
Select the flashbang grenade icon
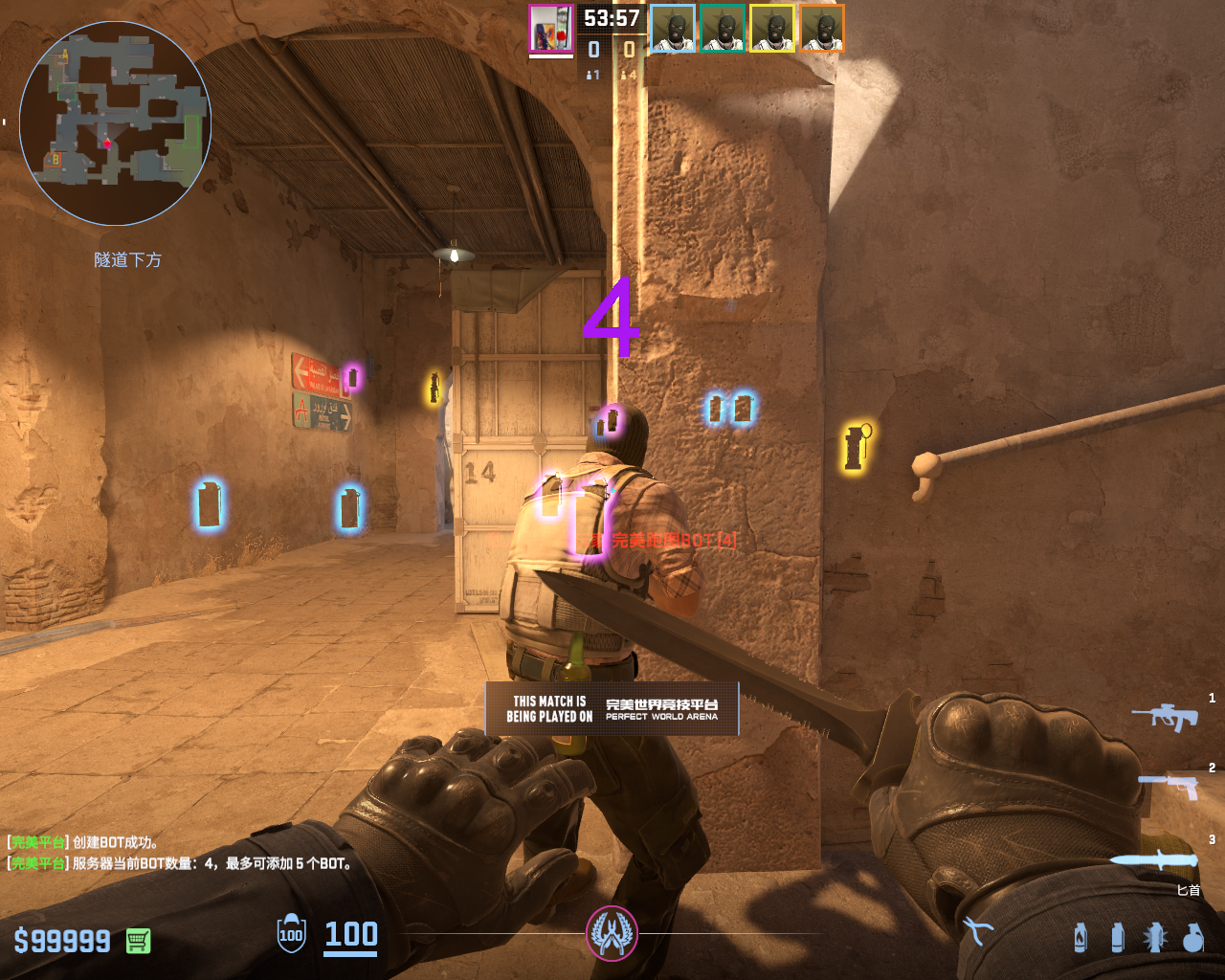click(1154, 938)
